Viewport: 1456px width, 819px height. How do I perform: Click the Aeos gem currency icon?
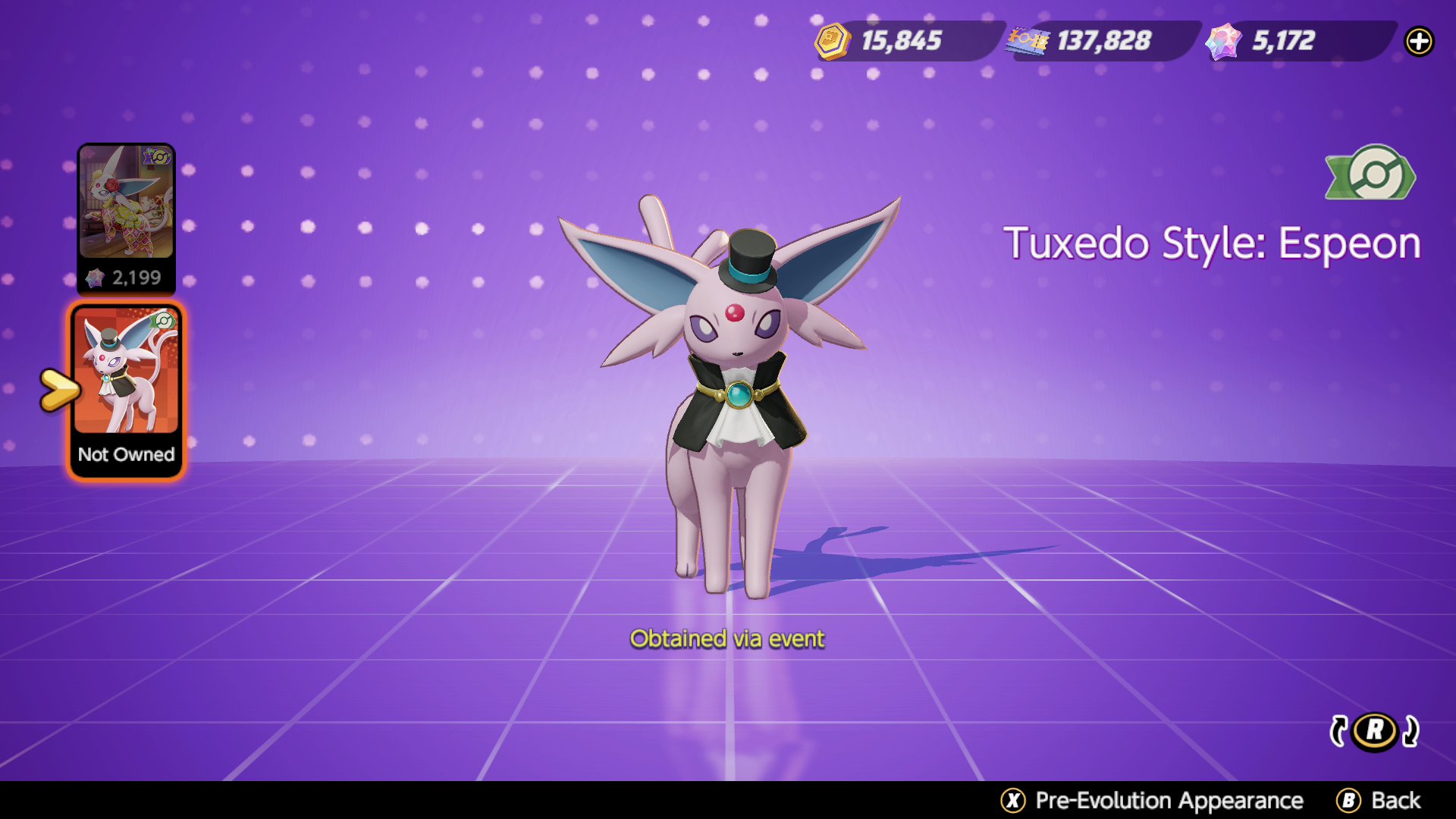[1222, 42]
